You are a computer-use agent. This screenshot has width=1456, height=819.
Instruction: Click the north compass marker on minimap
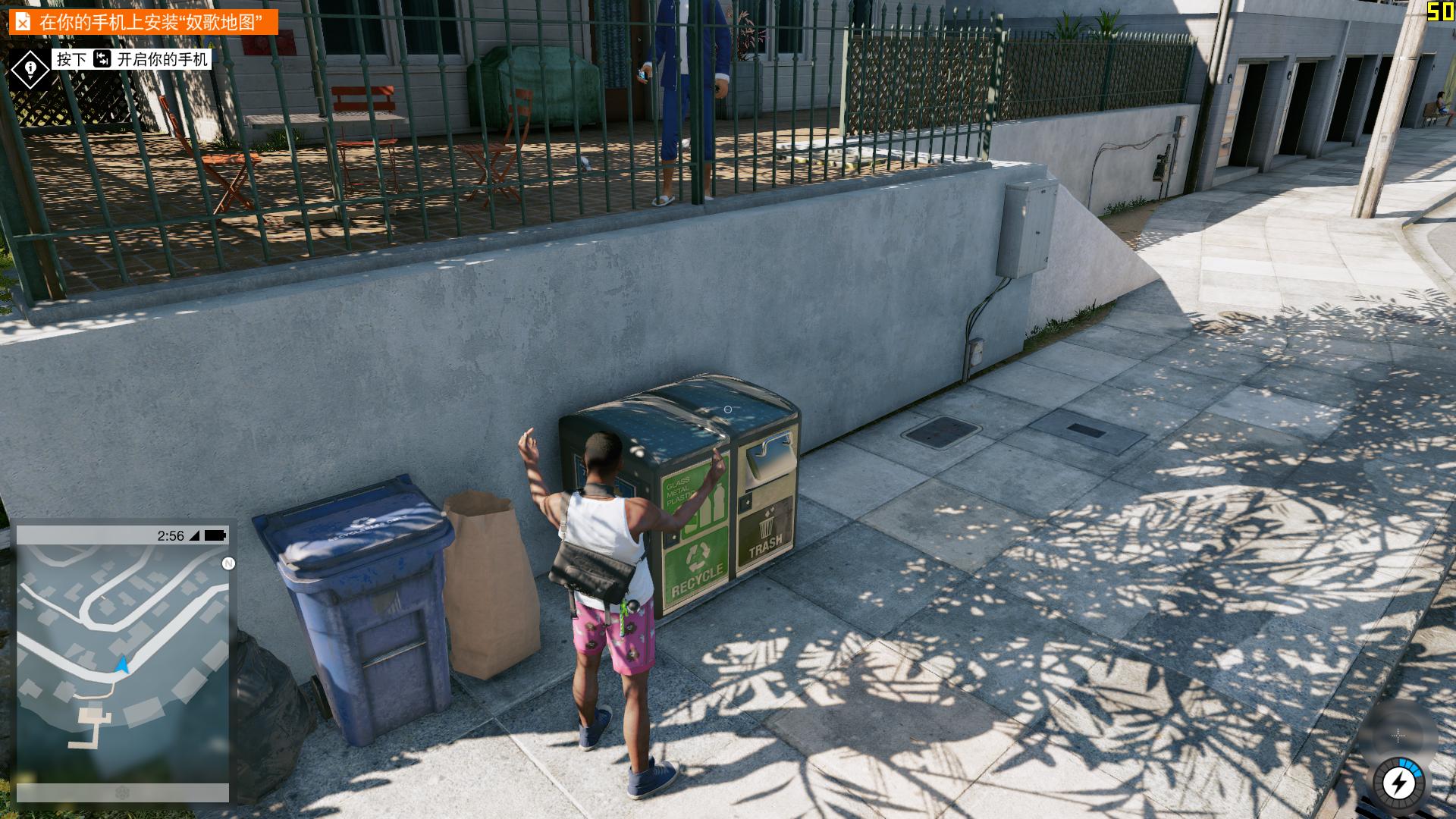(x=228, y=563)
